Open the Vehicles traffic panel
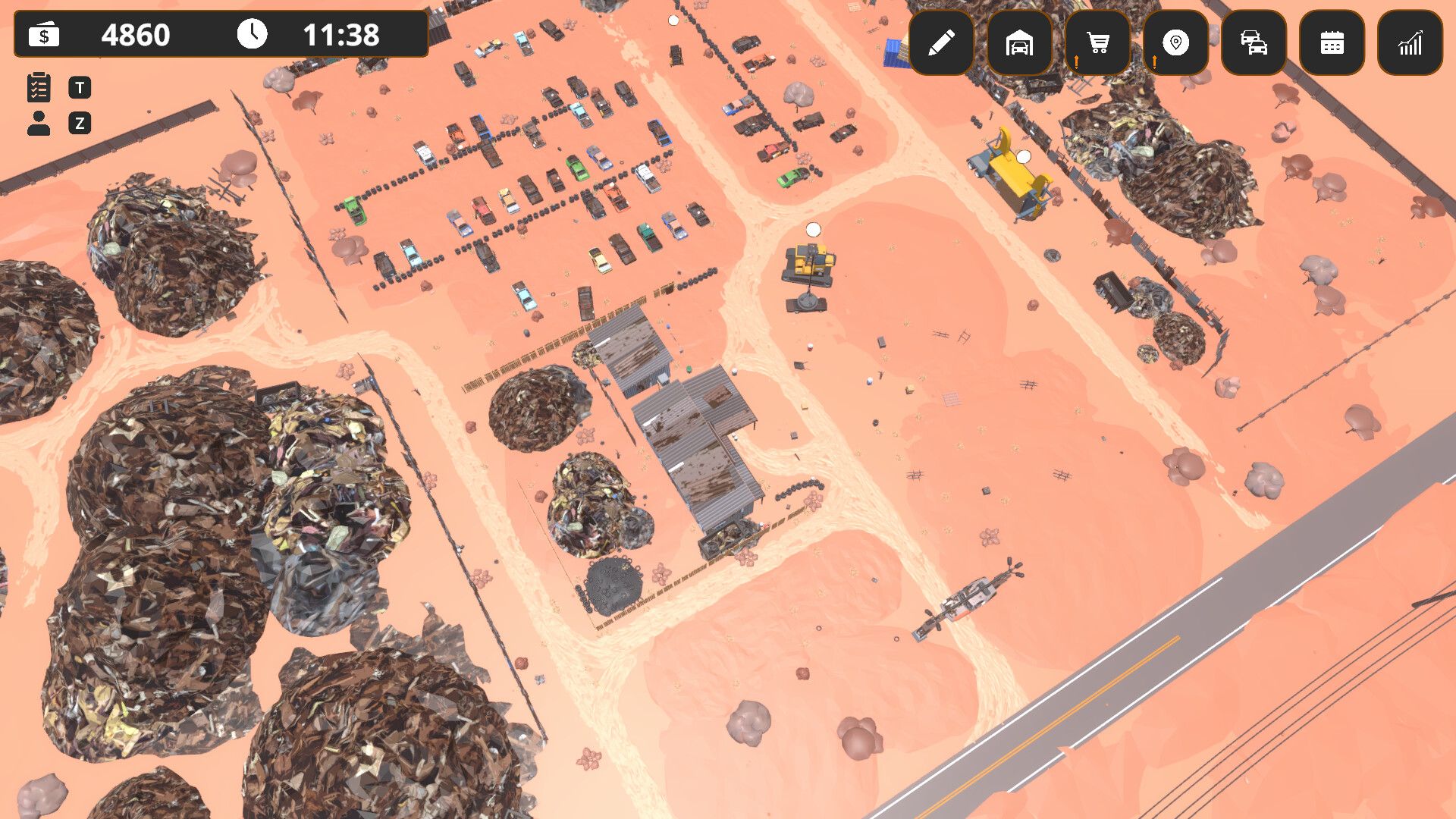Viewport: 1456px width, 819px height. click(1254, 43)
